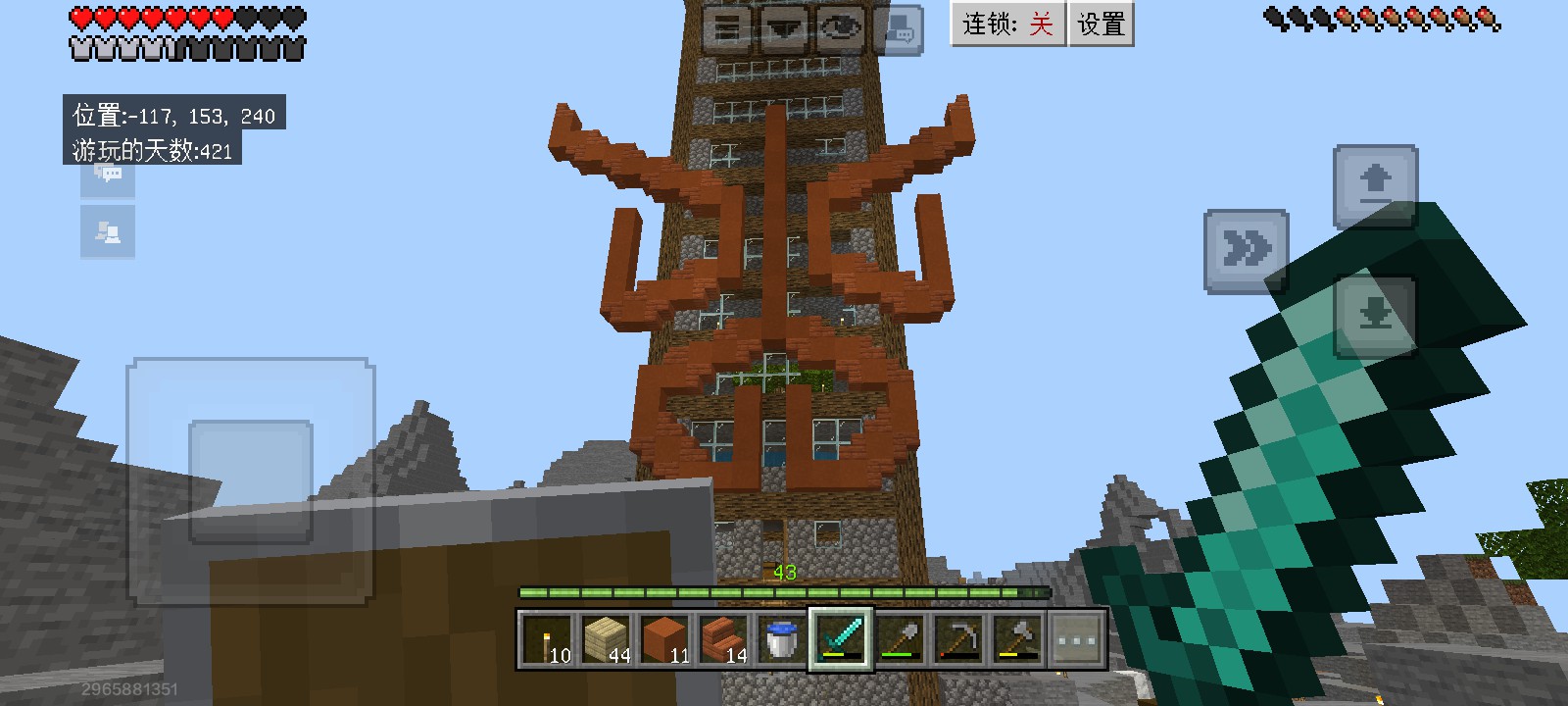The height and width of the screenshot is (706, 1568).
Task: Tap the jump up-arrow button
Action: point(1376,185)
